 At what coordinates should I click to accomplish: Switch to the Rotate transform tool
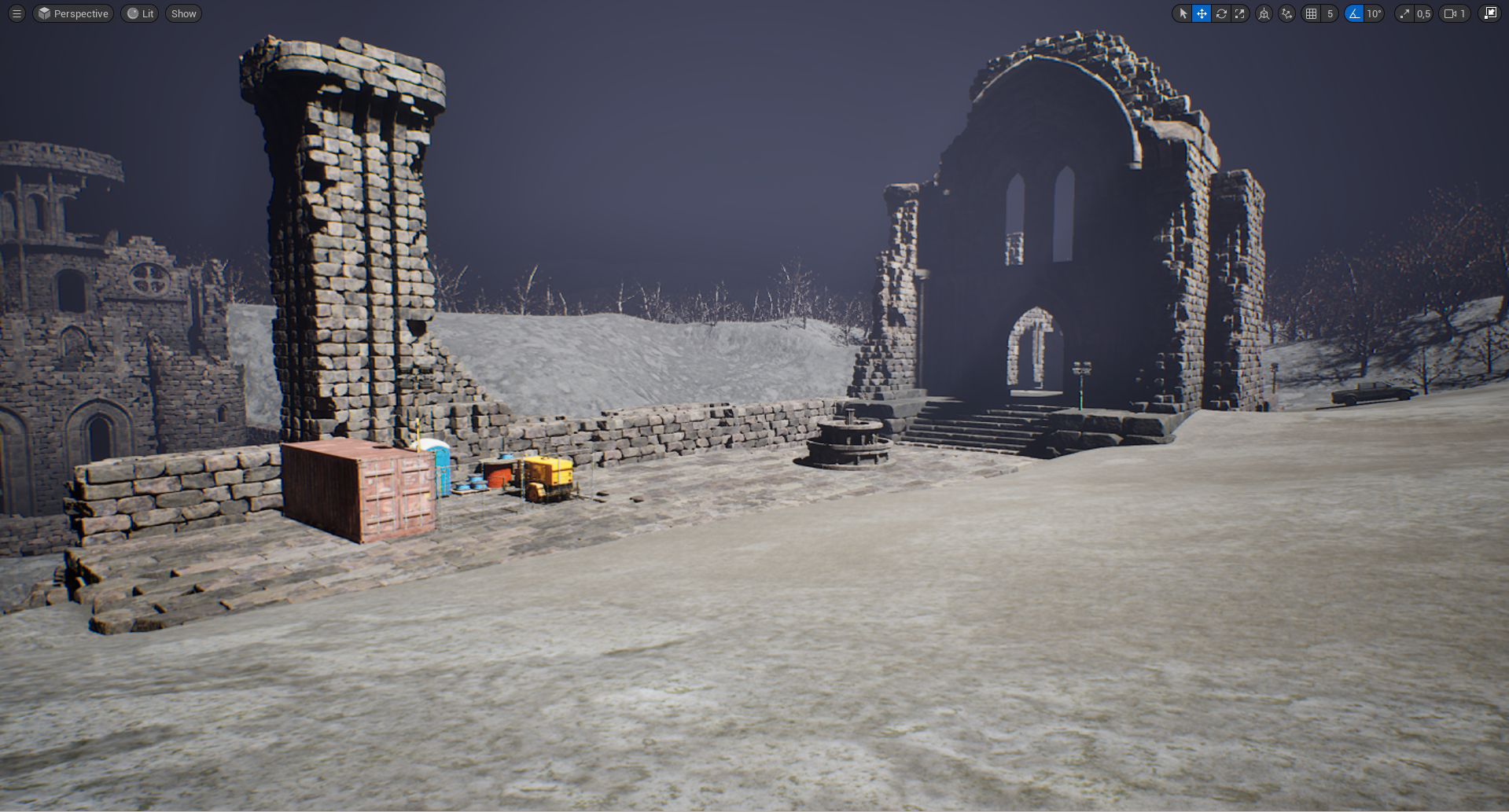point(1220,13)
